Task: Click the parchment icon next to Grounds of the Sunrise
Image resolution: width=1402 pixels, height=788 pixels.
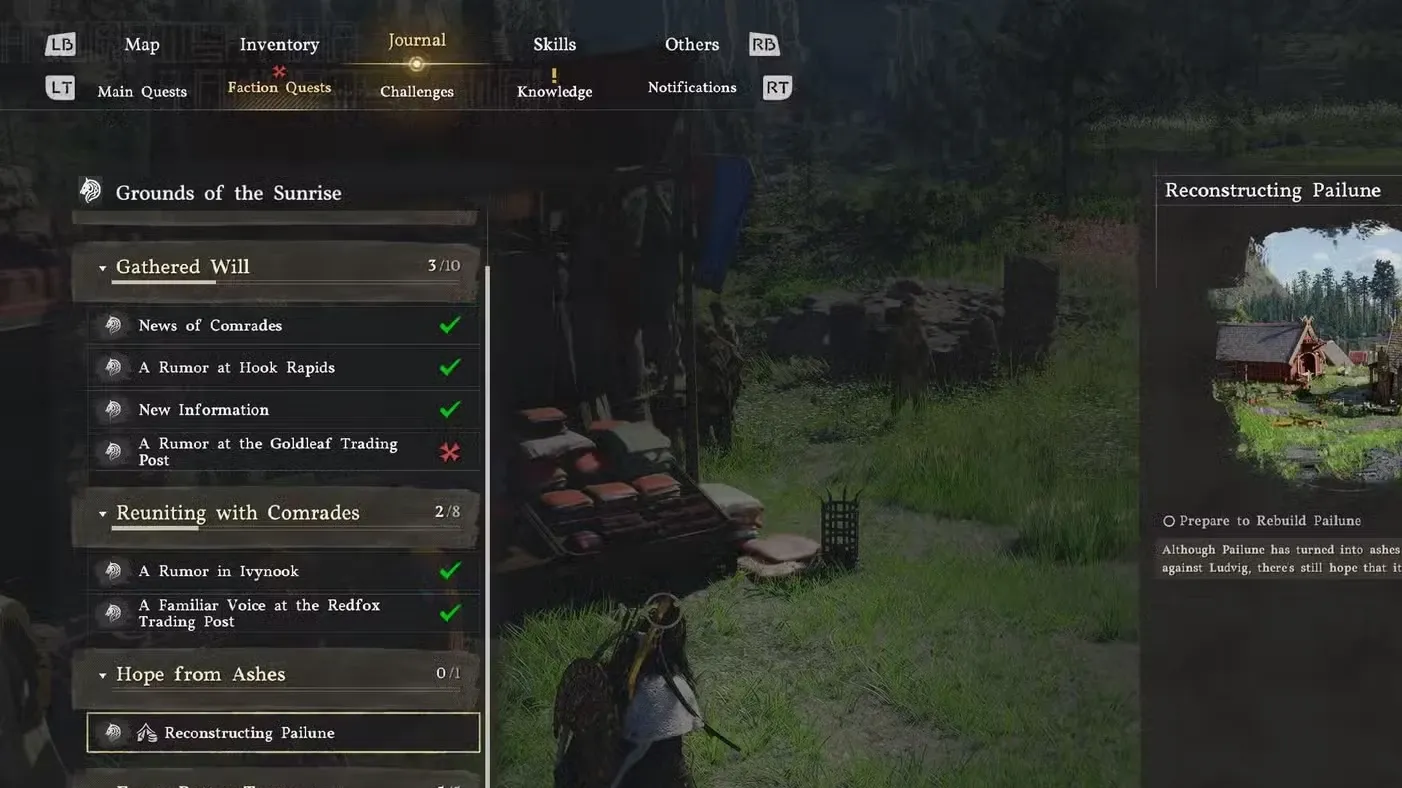Action: (91, 189)
